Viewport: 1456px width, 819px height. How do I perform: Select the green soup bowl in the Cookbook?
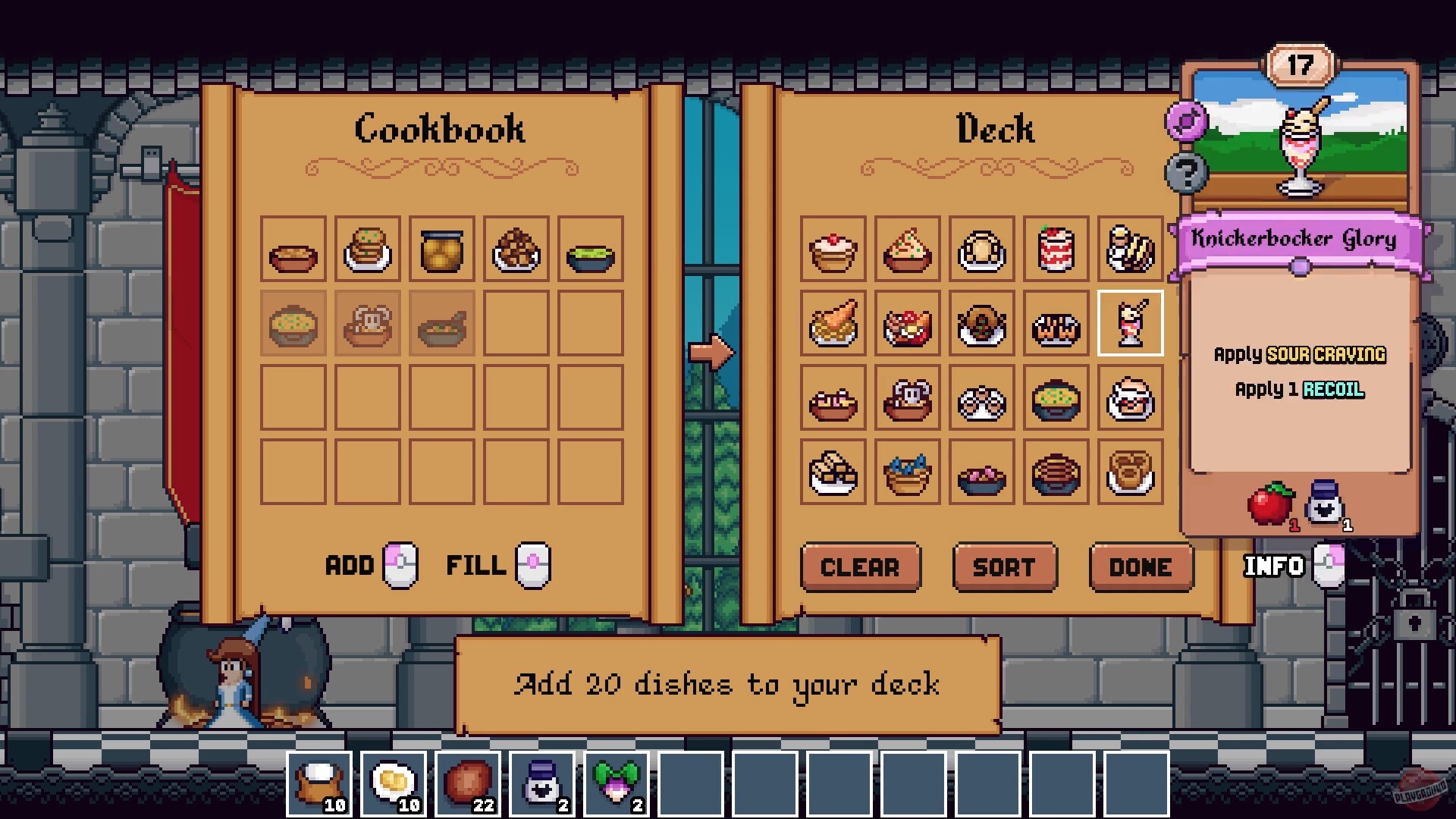591,252
